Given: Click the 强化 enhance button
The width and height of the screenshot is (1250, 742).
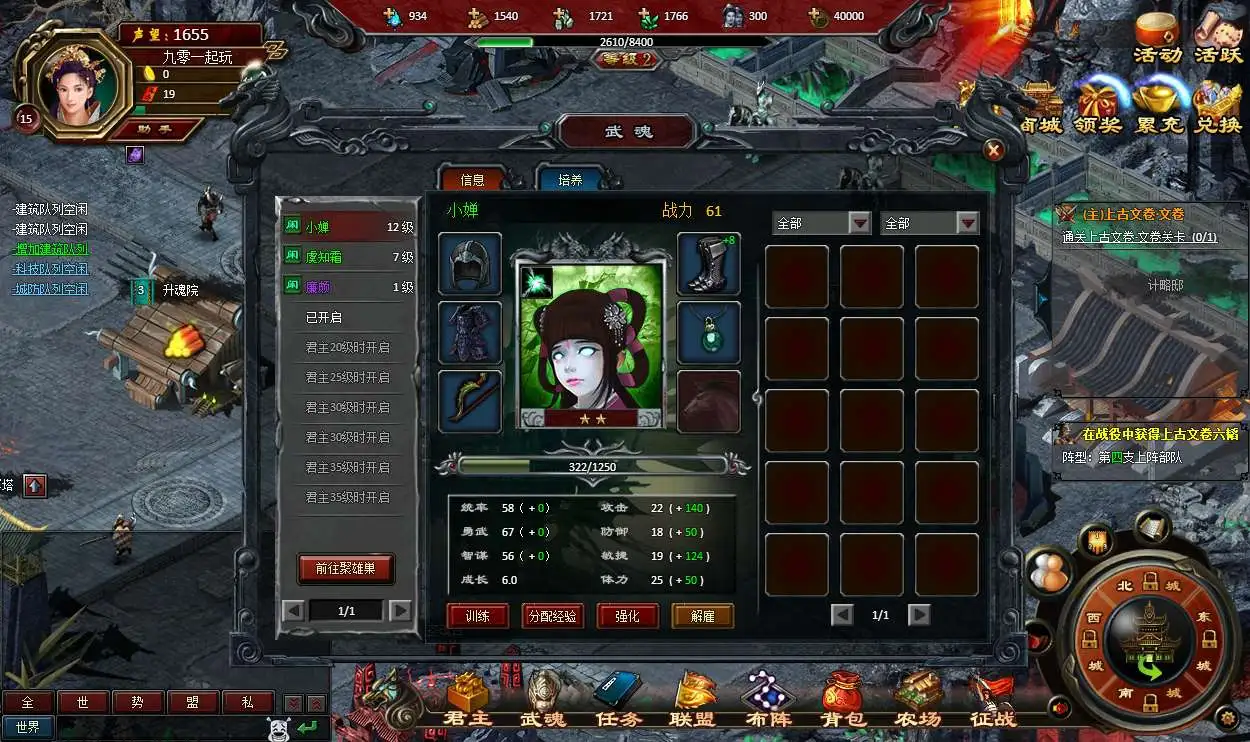Looking at the screenshot, I should point(627,616).
